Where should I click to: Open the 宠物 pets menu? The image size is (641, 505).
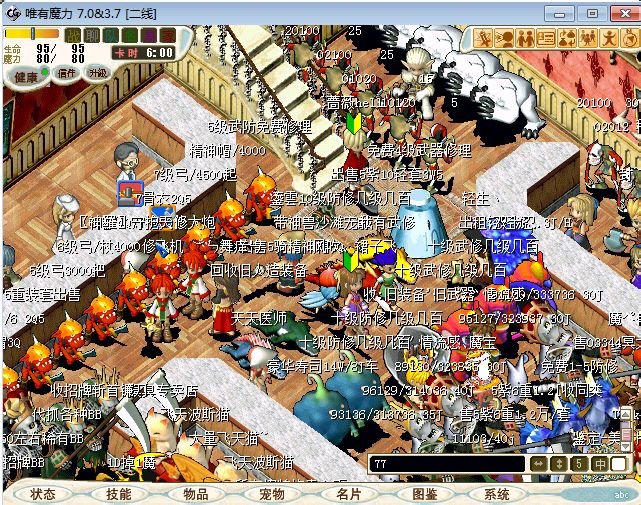point(272,494)
